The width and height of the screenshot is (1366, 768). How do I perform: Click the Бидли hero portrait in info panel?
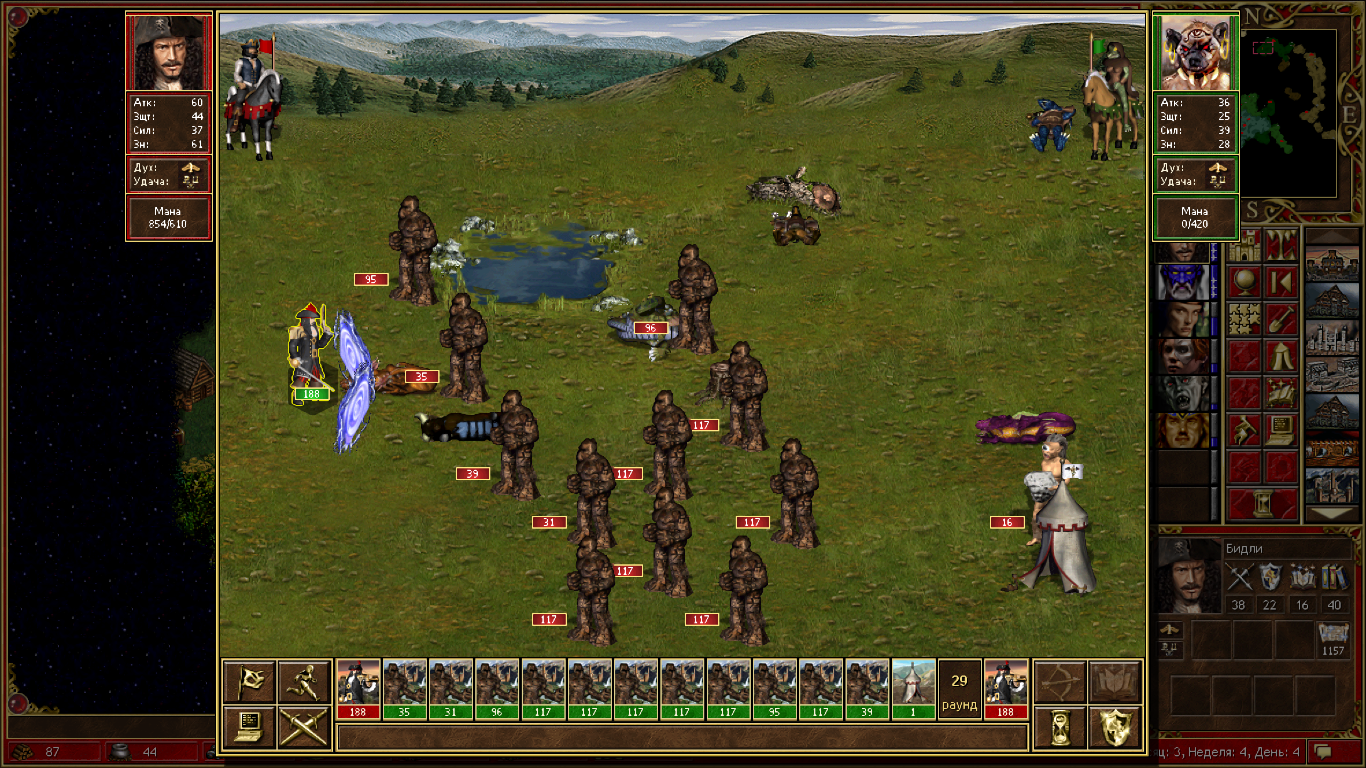point(1189,575)
